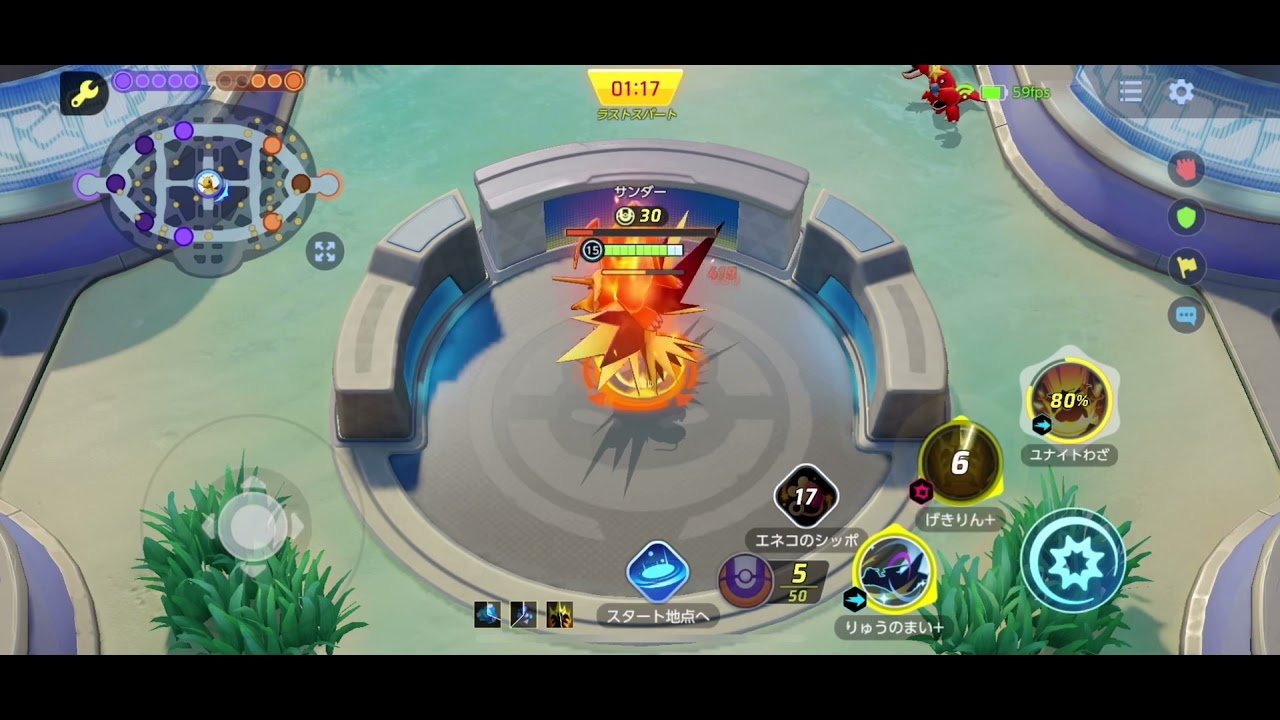Activate the ユナイトわざ Unite Move
The image size is (1280, 720).
pos(1068,401)
